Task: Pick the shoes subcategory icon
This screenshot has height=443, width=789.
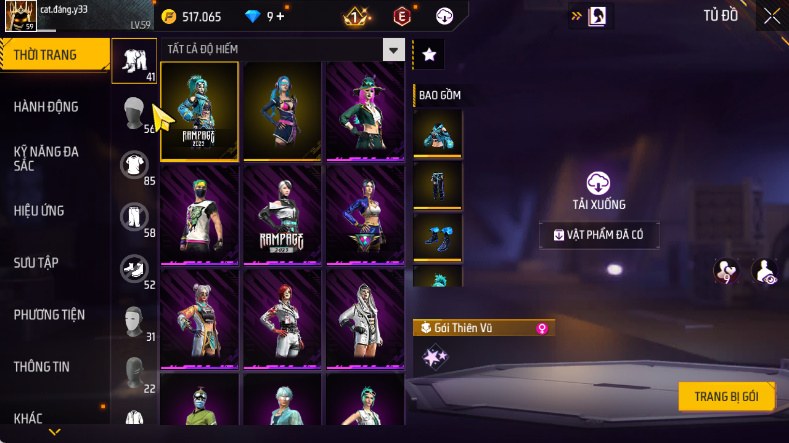Action: [x=133, y=268]
